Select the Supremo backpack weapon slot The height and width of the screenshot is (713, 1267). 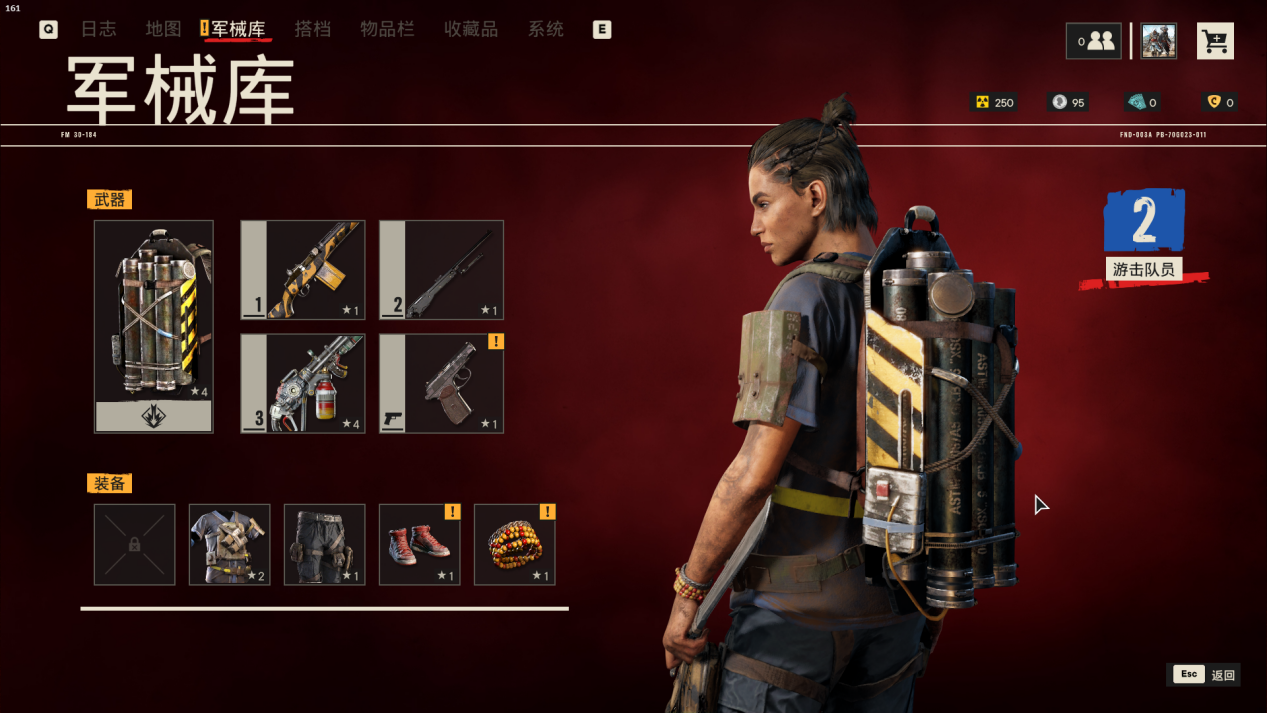[154, 326]
